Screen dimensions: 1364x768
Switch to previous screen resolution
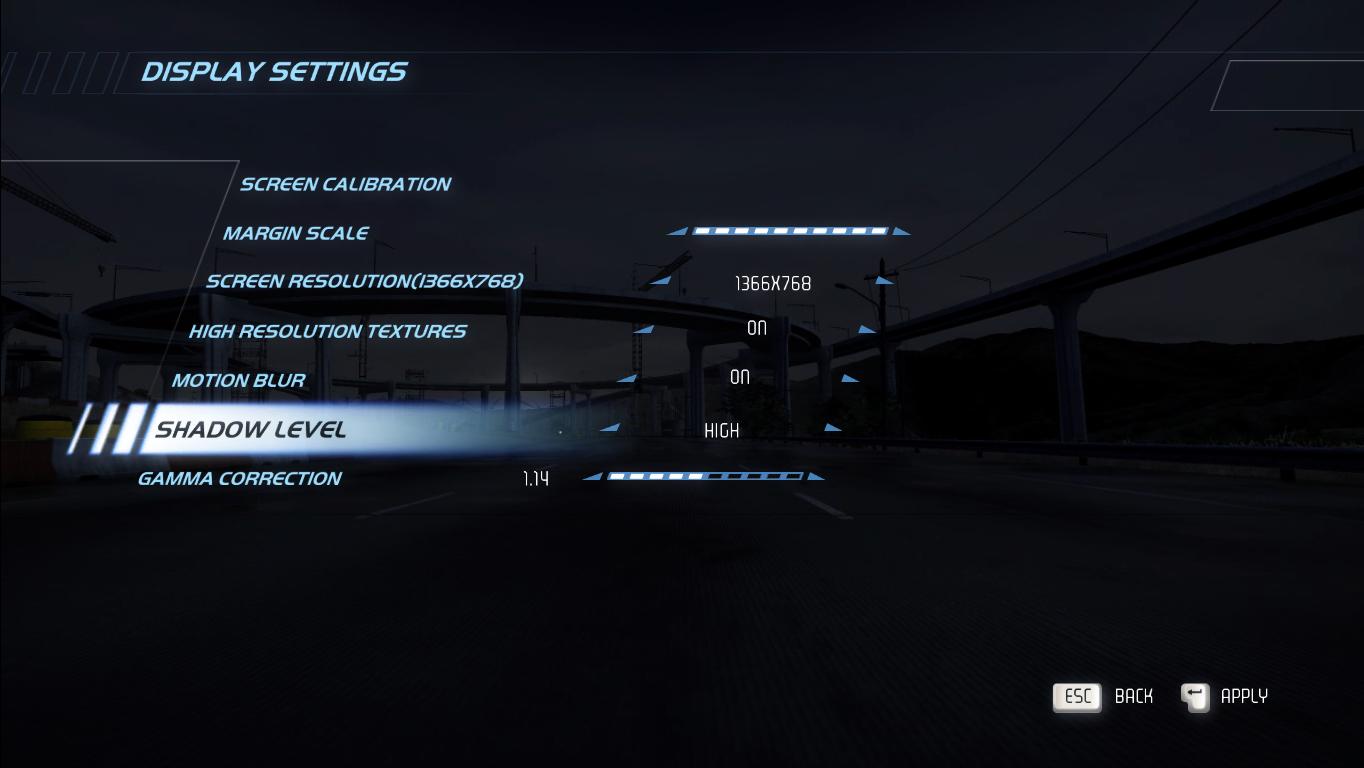(x=660, y=281)
